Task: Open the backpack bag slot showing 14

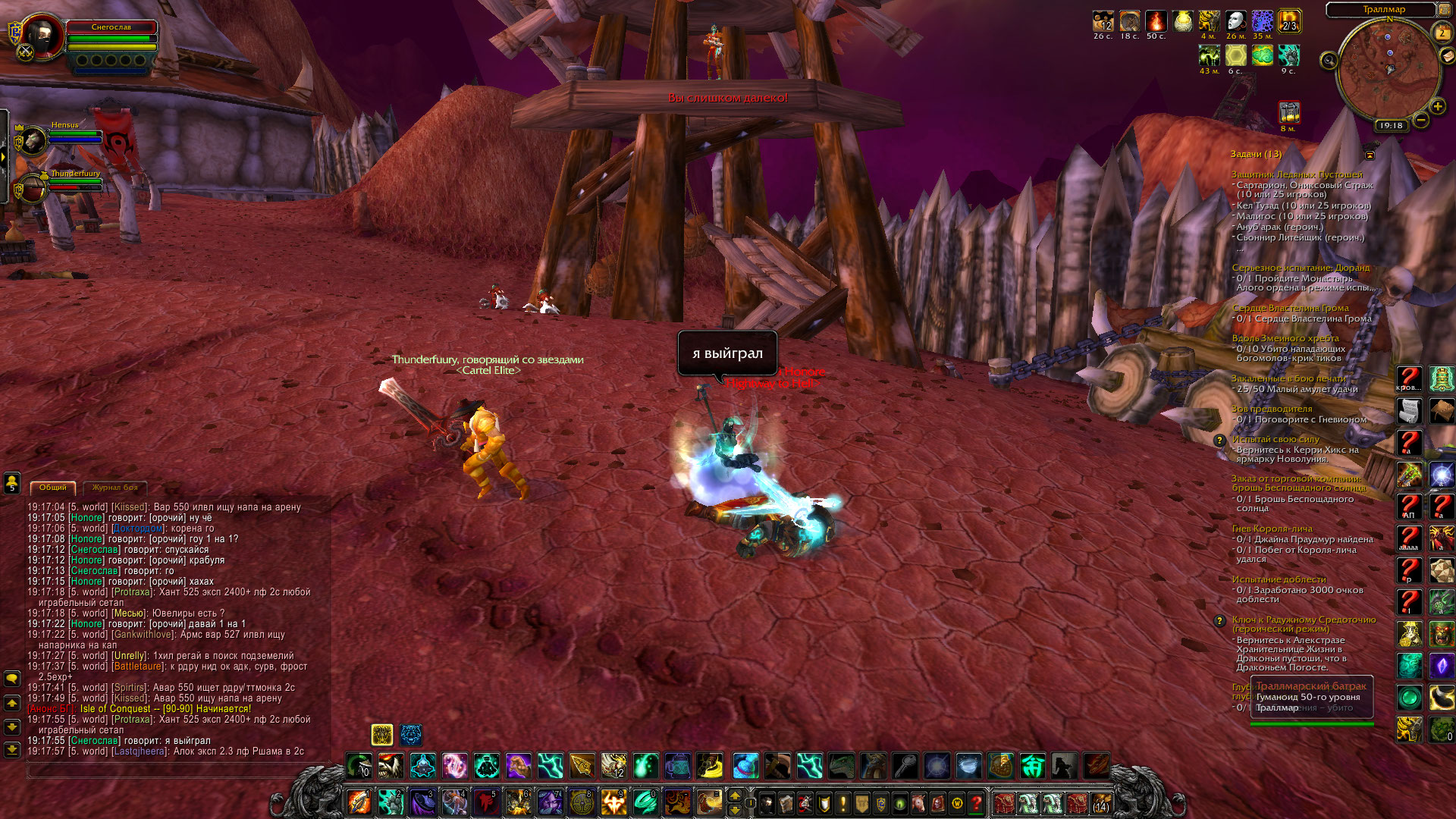Action: pos(1100,802)
